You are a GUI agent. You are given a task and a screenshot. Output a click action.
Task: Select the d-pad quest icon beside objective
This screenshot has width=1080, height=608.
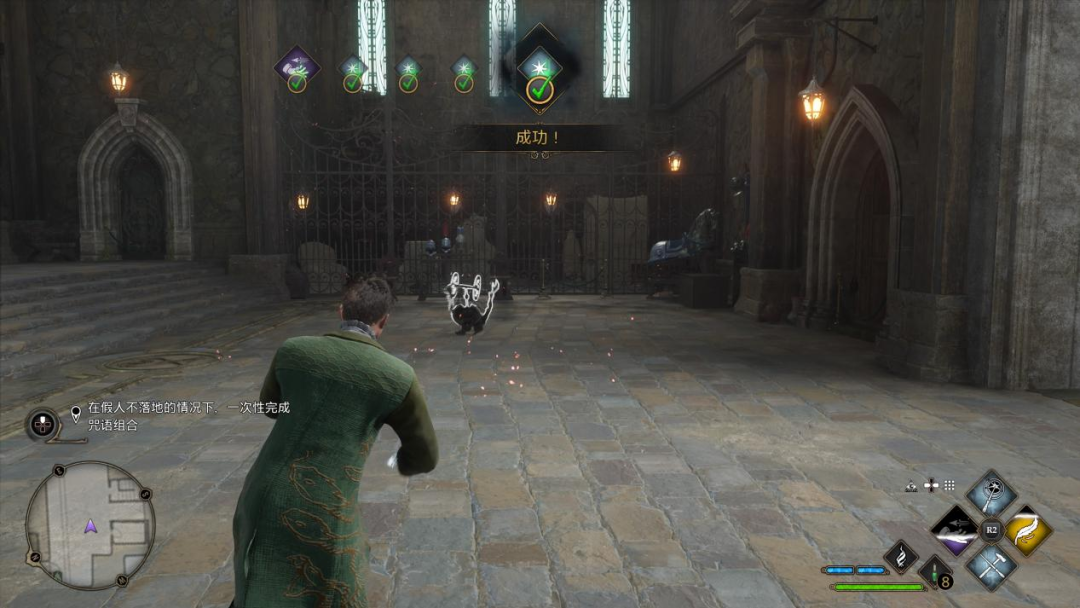pos(42,423)
